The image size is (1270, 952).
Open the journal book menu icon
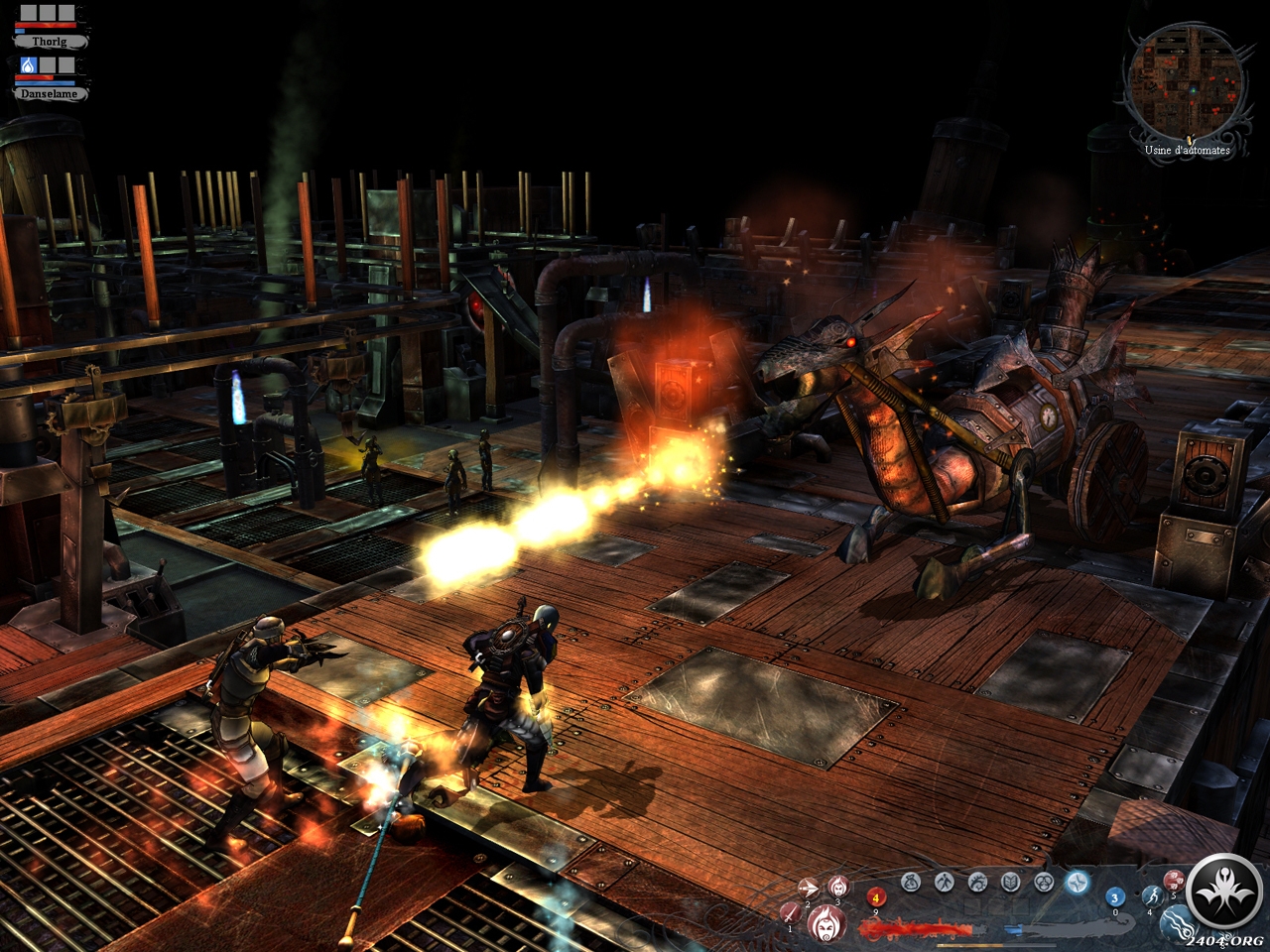click(x=1010, y=881)
